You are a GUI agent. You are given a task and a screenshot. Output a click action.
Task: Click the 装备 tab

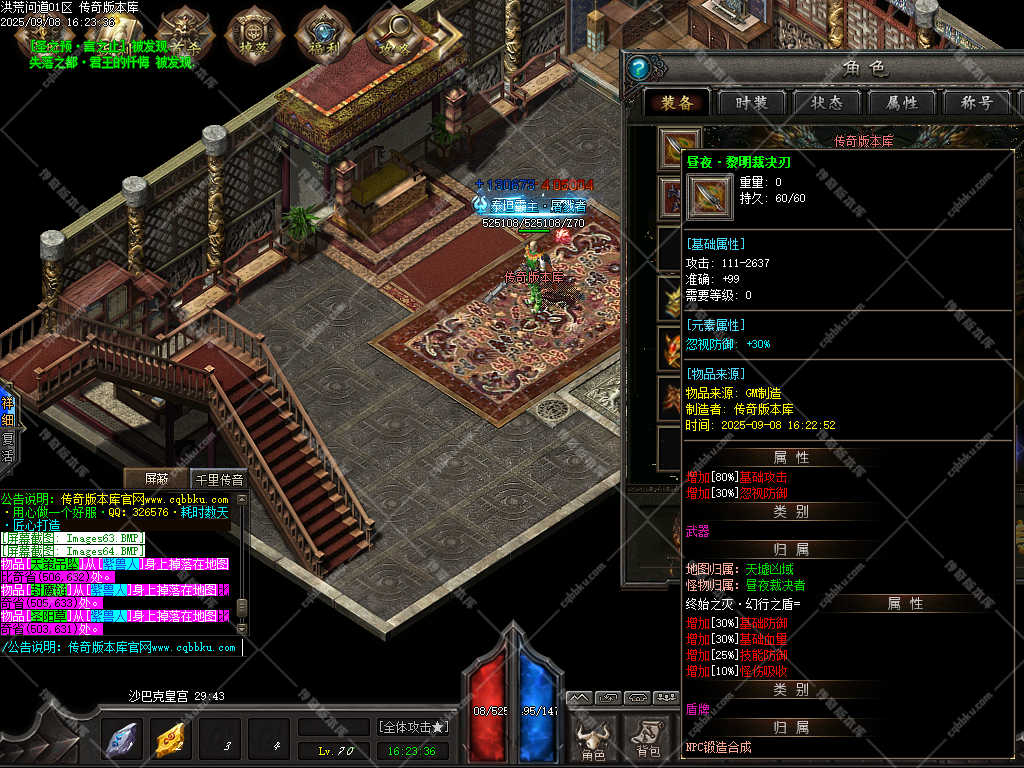676,103
